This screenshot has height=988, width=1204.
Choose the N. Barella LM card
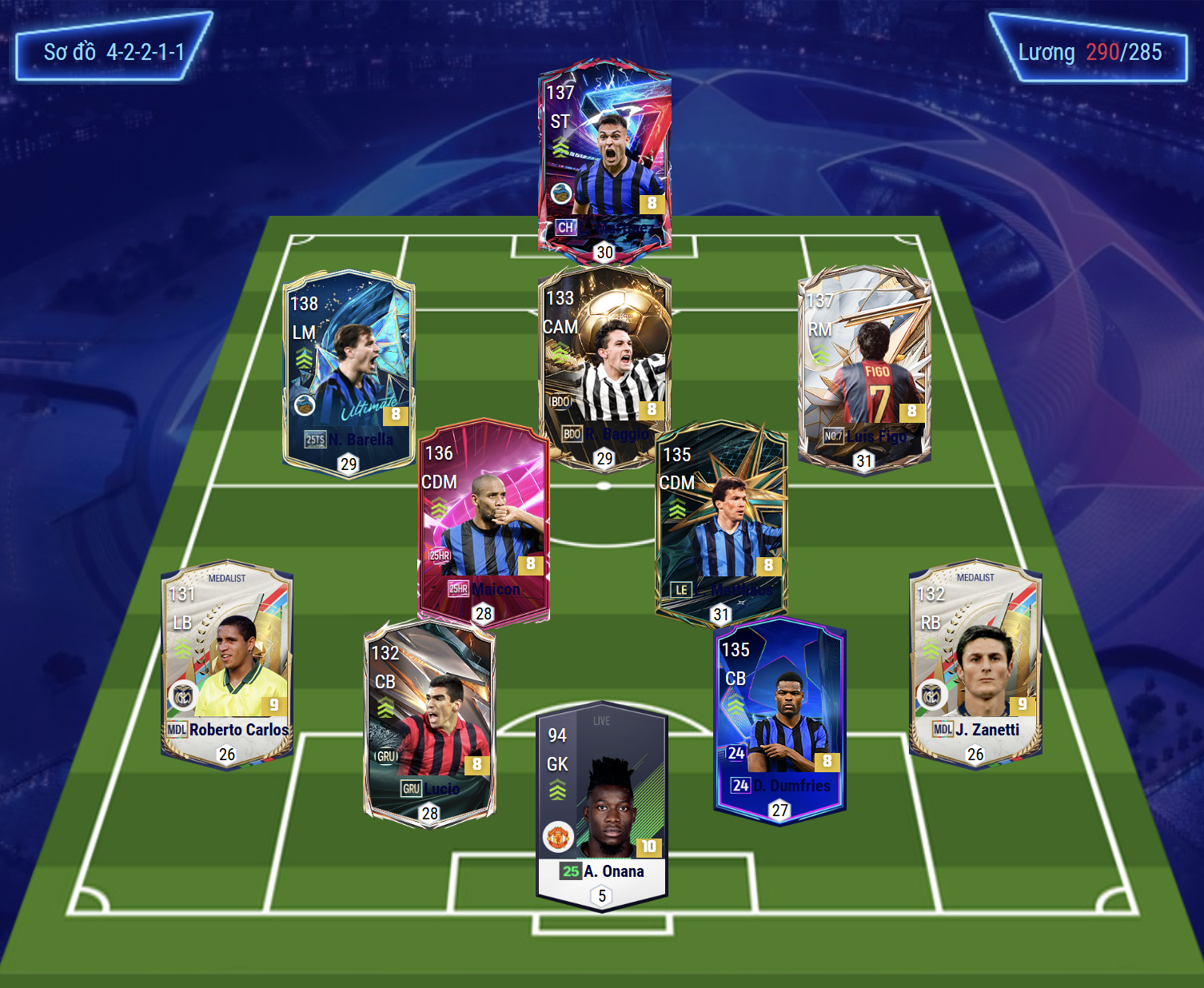[x=349, y=372]
